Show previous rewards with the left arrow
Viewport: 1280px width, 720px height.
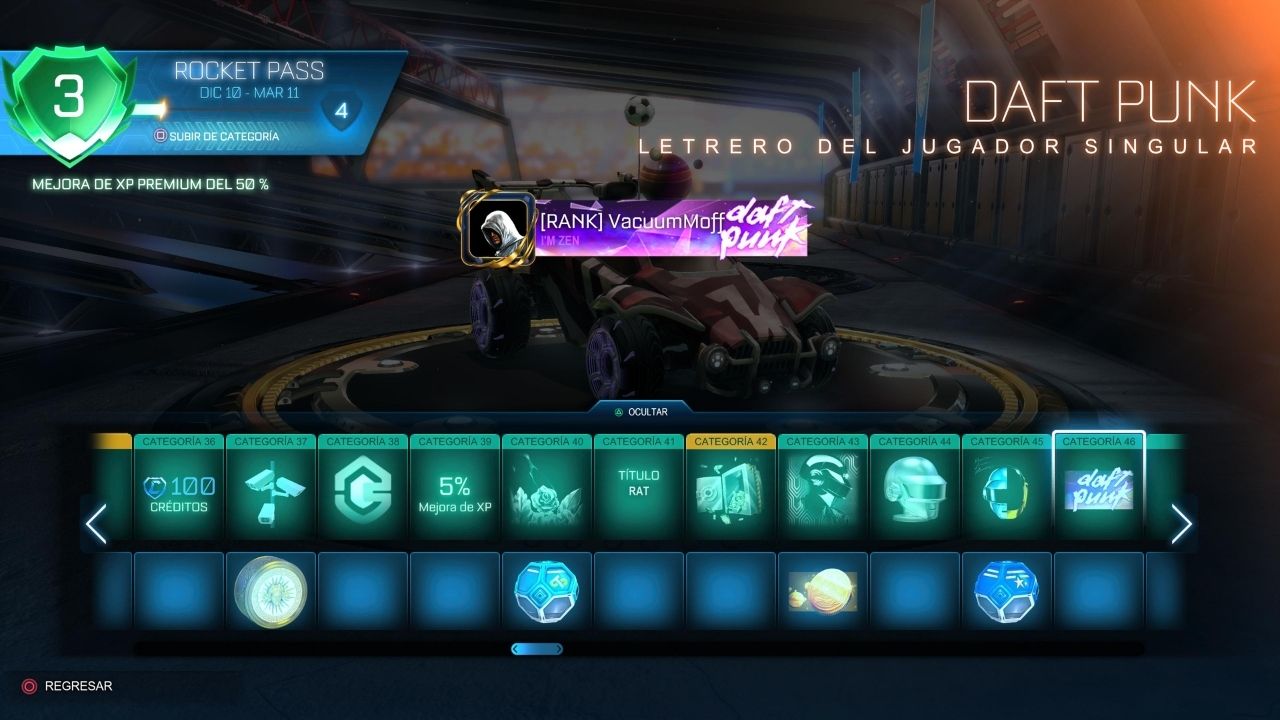click(x=96, y=524)
